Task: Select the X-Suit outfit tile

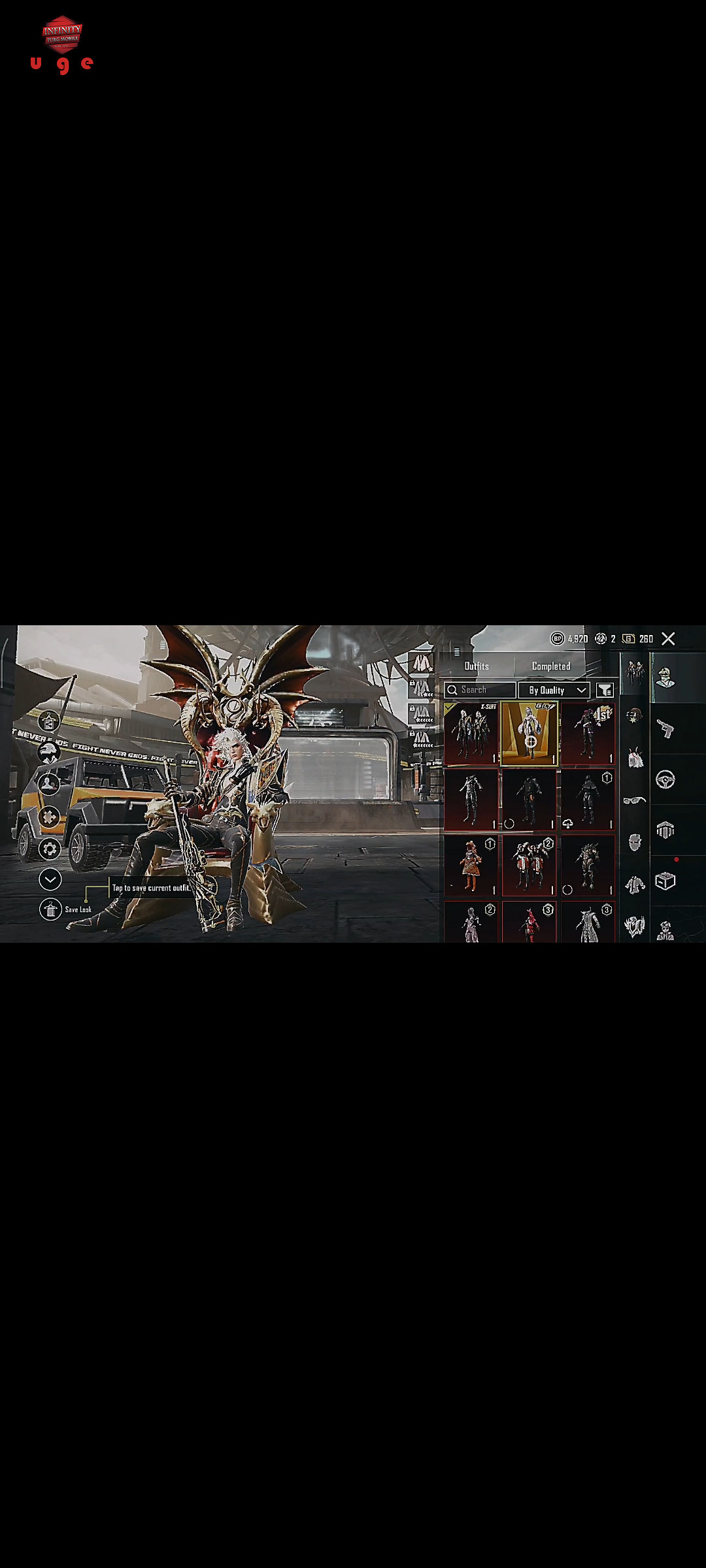Action: point(471,733)
